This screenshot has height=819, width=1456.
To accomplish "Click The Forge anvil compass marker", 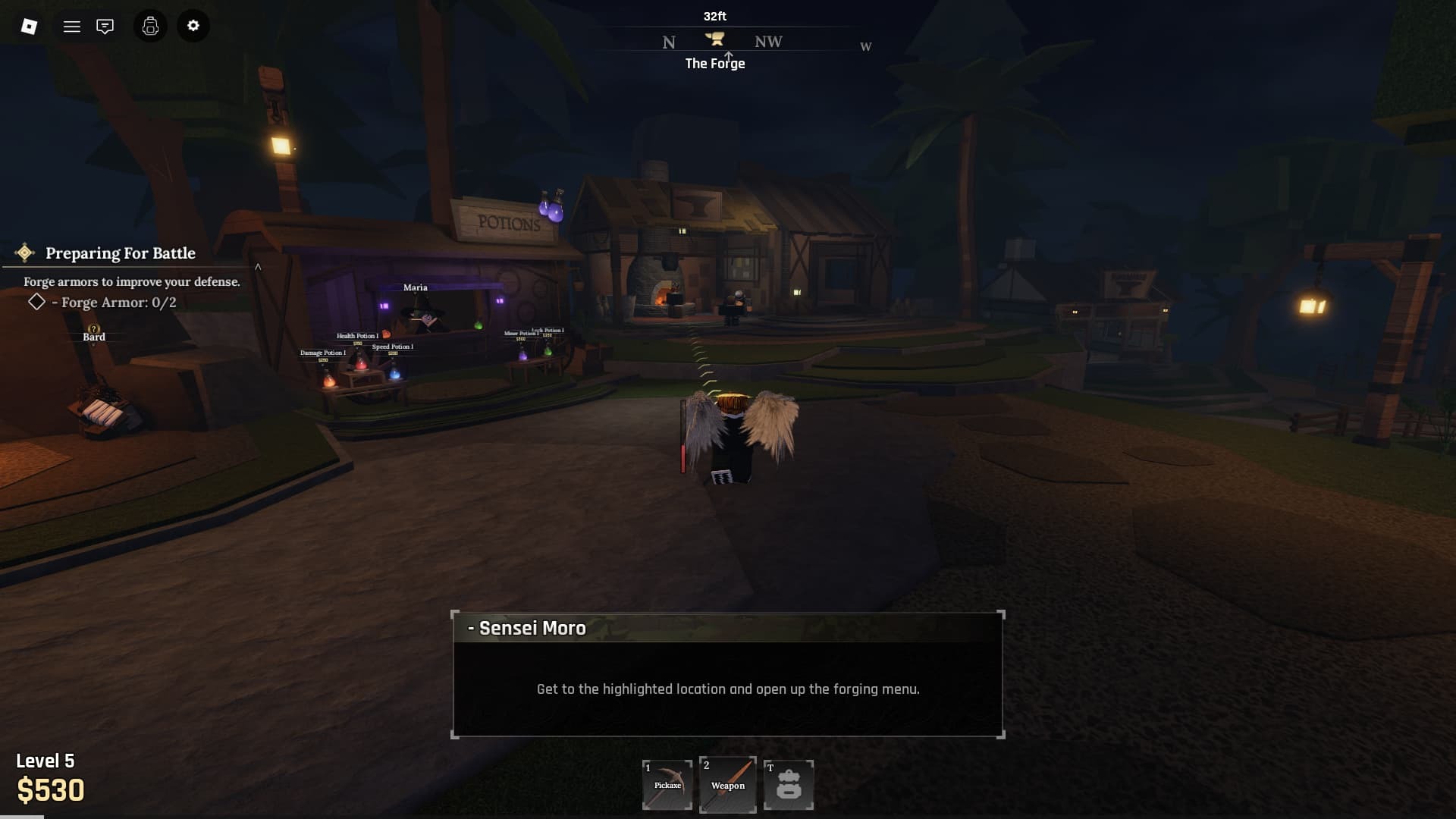I will [714, 39].
